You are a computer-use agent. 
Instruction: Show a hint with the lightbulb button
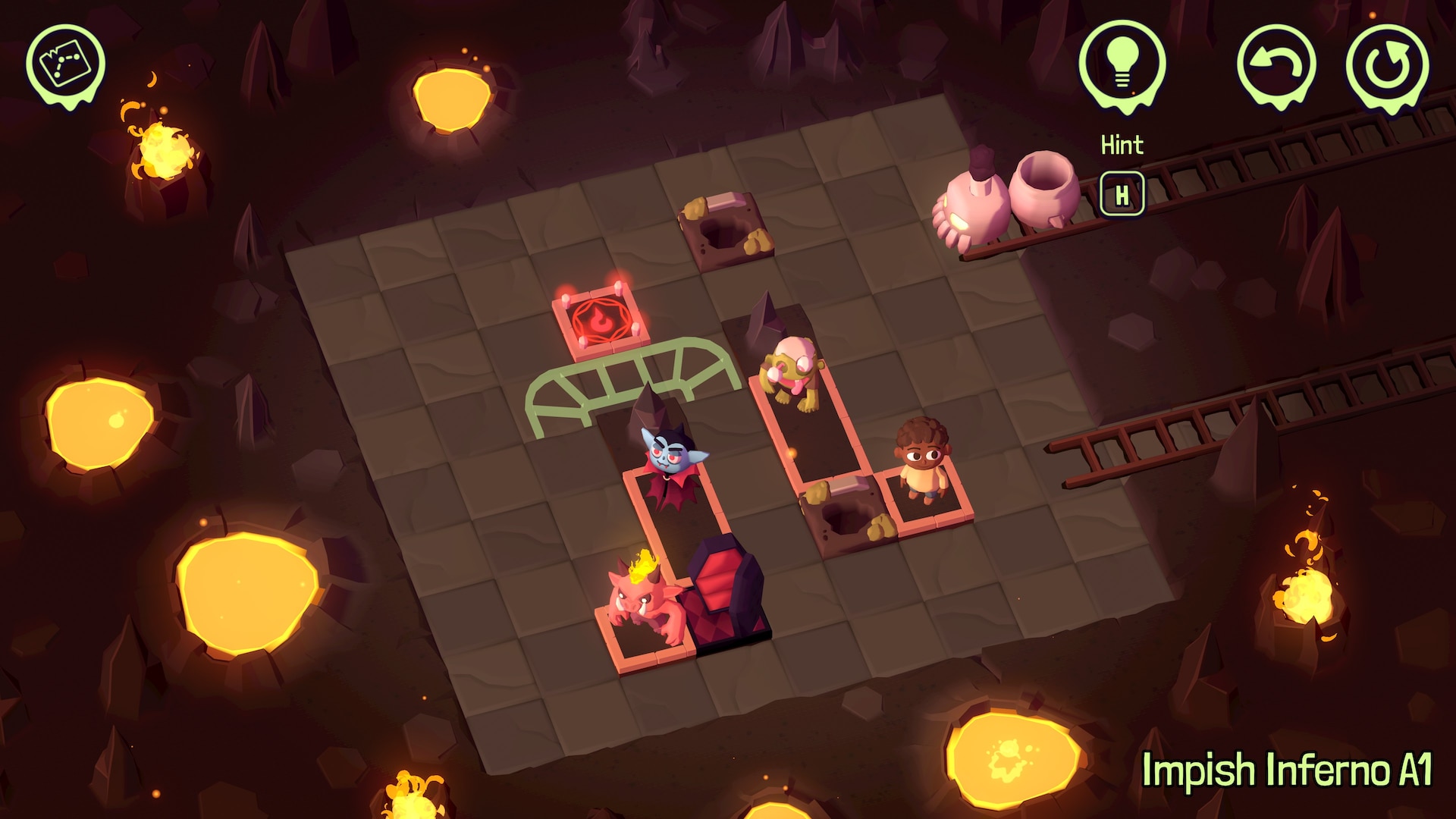pos(1122,64)
